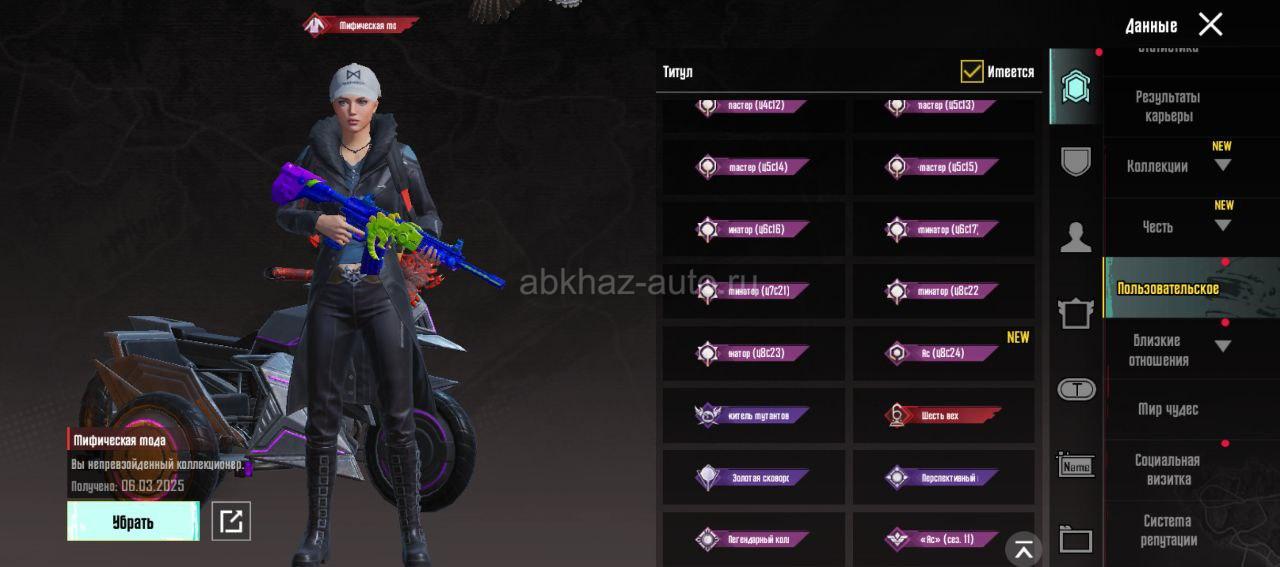Go to Мир чудес
This screenshot has width=1280, height=567.
coord(1167,409)
